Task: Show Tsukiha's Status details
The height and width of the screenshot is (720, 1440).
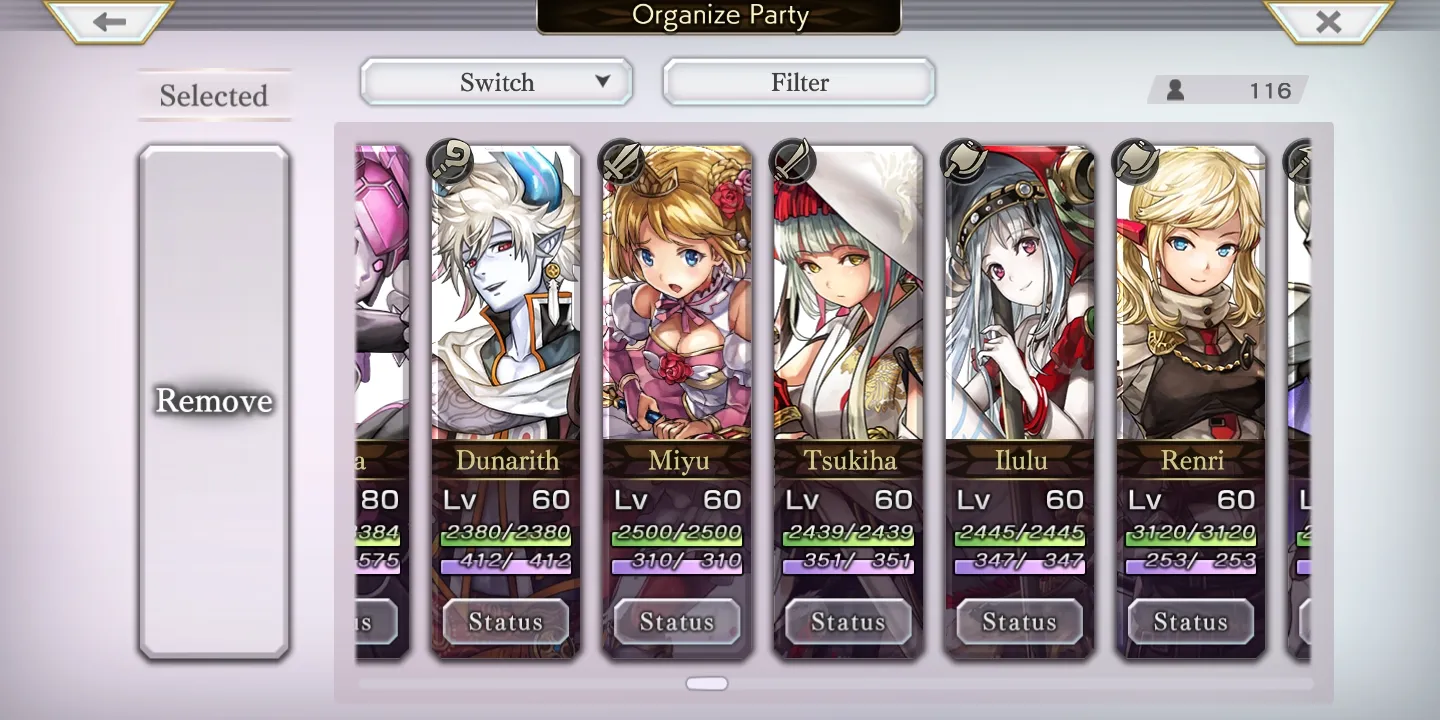Action: click(x=849, y=622)
